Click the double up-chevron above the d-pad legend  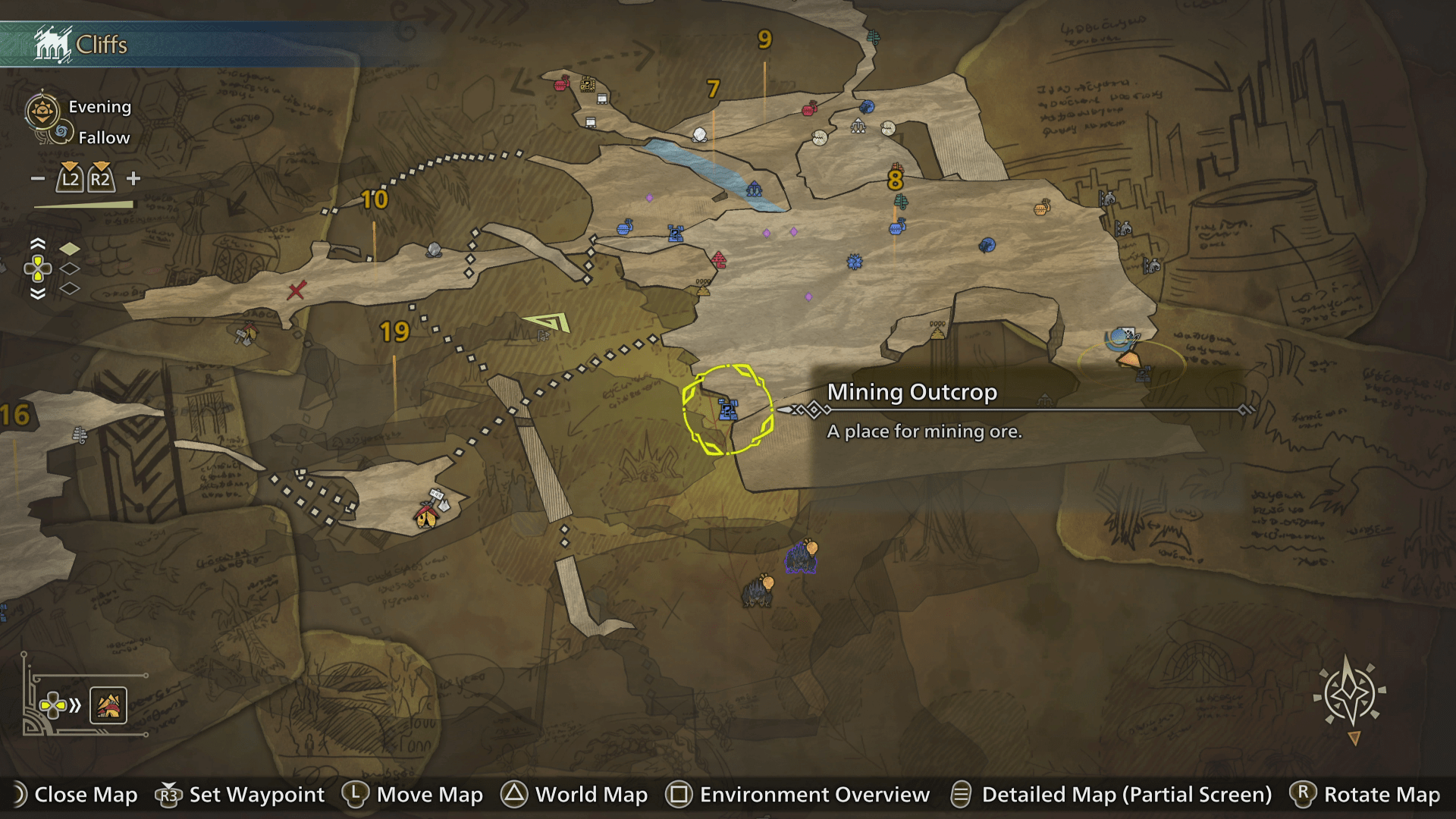(37, 243)
